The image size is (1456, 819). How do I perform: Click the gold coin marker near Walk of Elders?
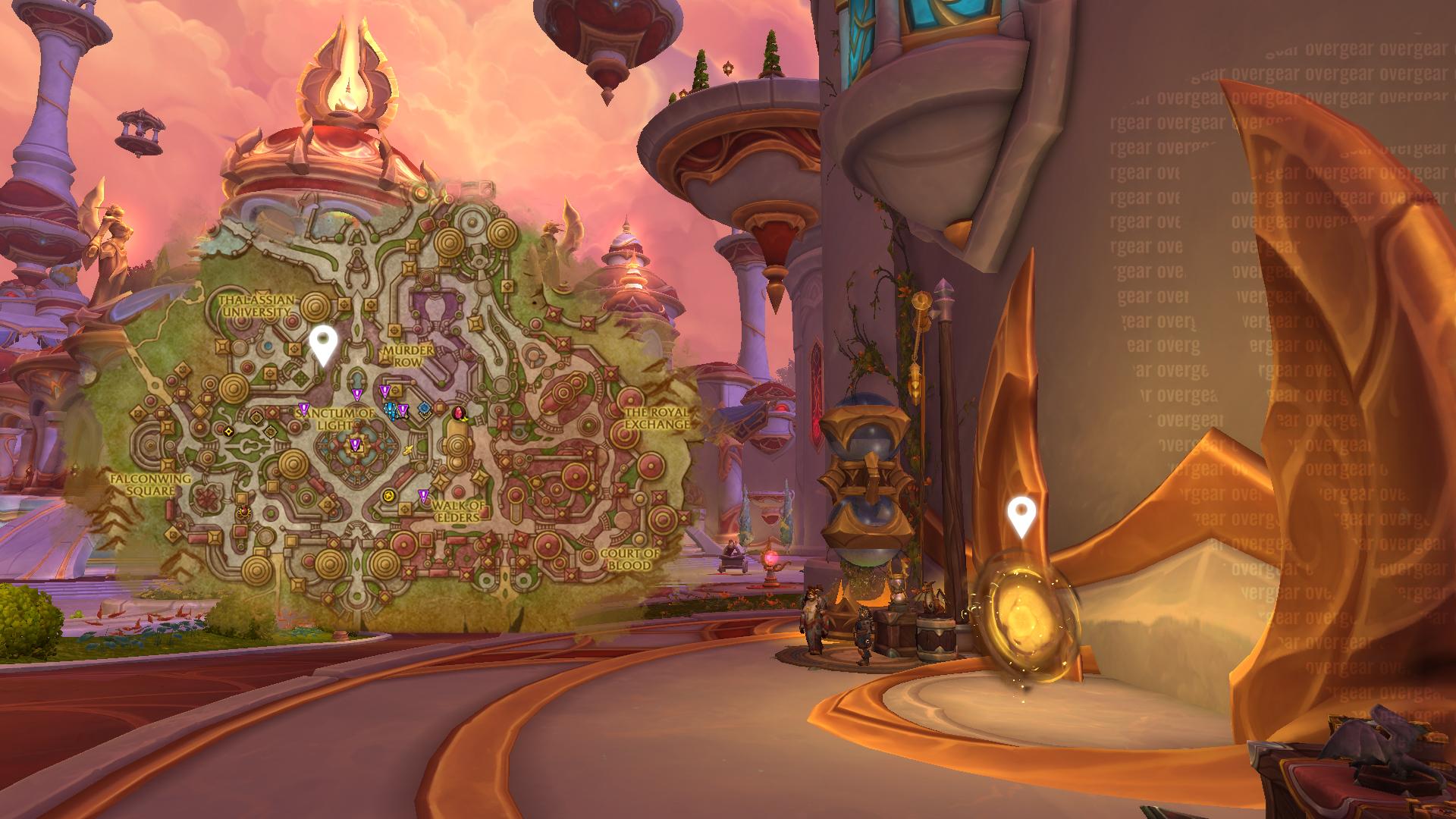click(x=389, y=496)
